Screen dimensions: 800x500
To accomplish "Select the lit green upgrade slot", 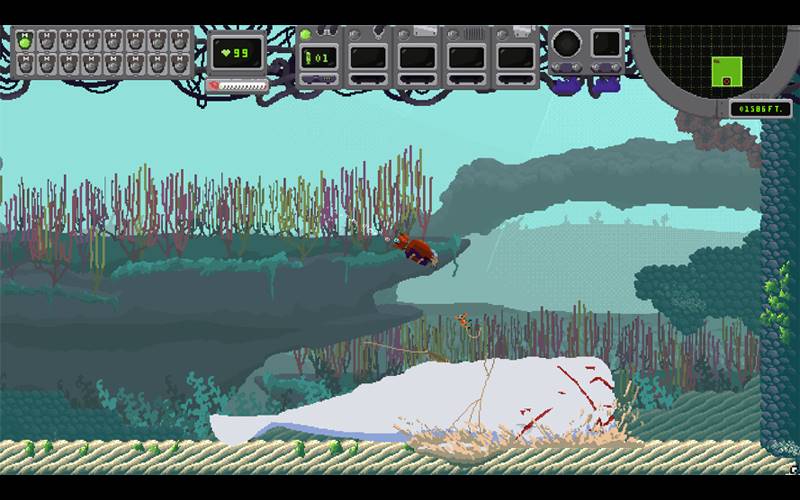I will pos(25,42).
